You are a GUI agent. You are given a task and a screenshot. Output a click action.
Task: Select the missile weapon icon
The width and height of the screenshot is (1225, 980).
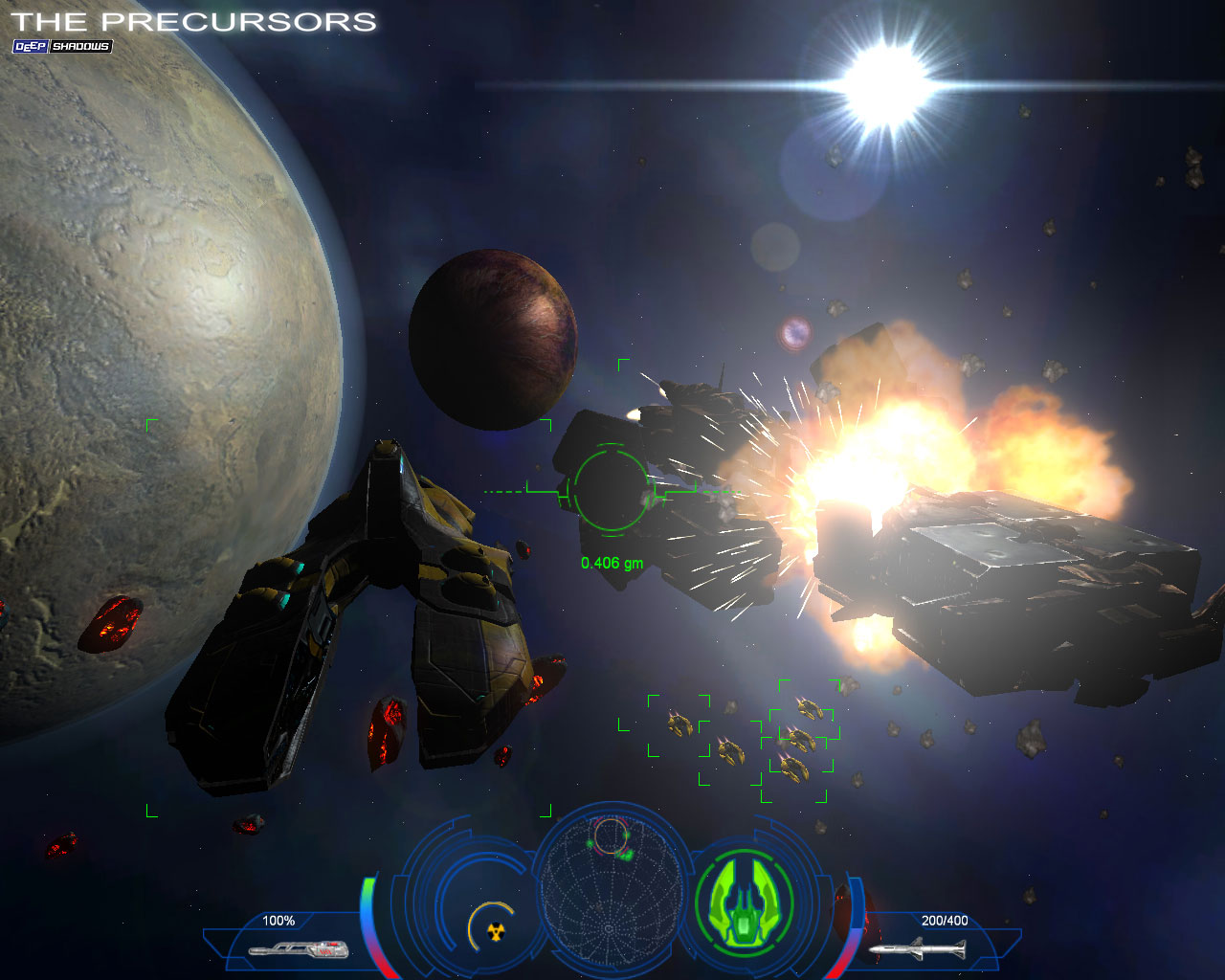click(918, 948)
